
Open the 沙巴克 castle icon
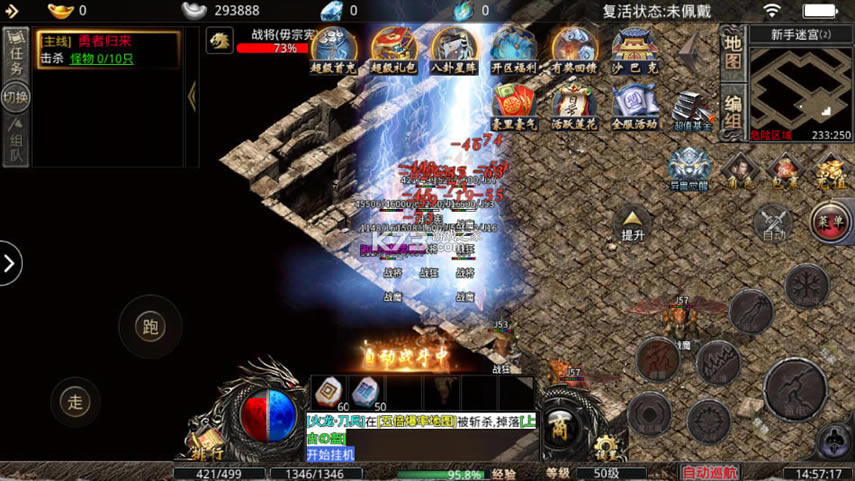click(x=634, y=49)
